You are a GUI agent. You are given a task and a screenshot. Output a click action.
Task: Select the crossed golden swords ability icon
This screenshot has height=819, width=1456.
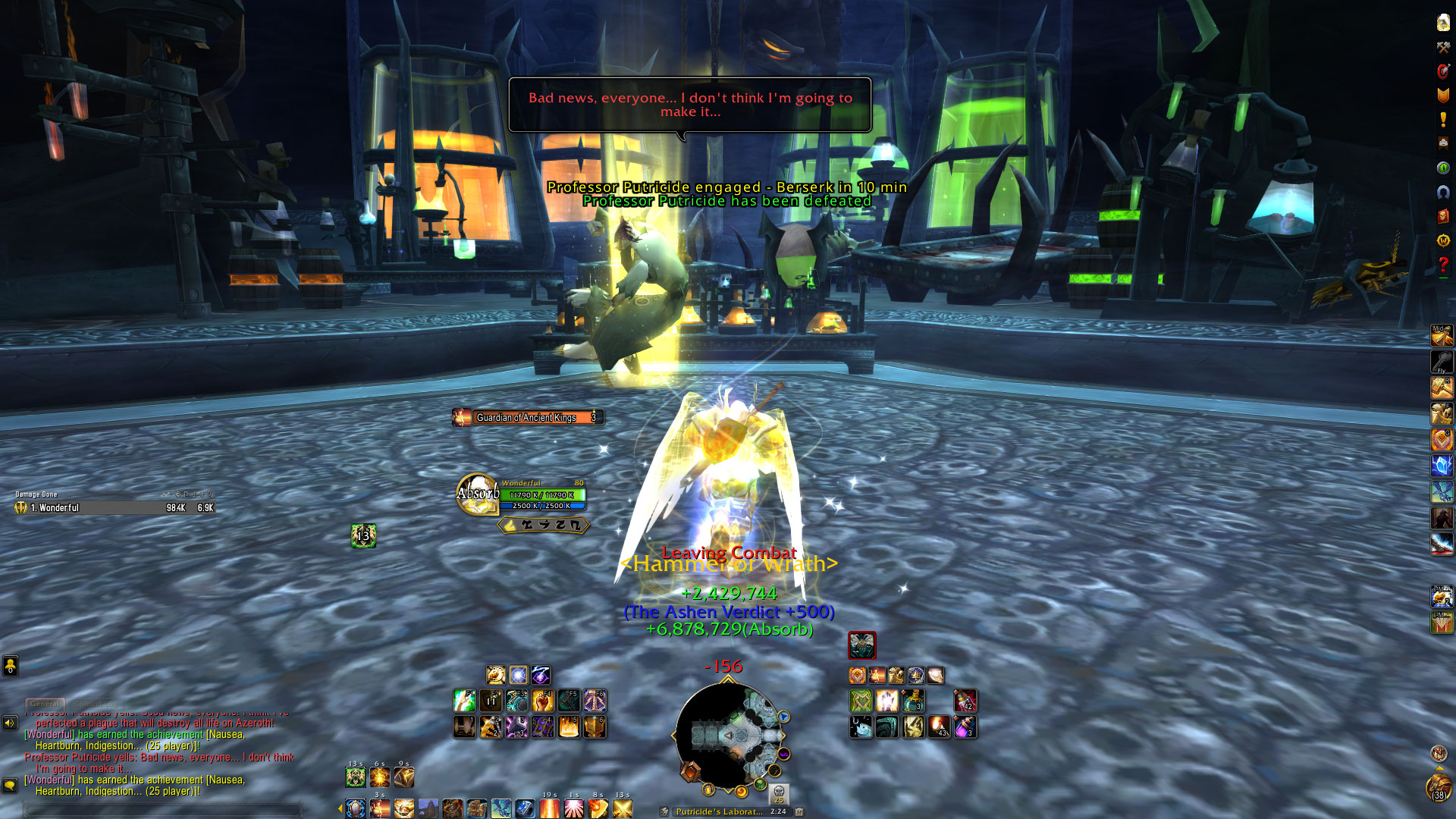(x=623, y=808)
